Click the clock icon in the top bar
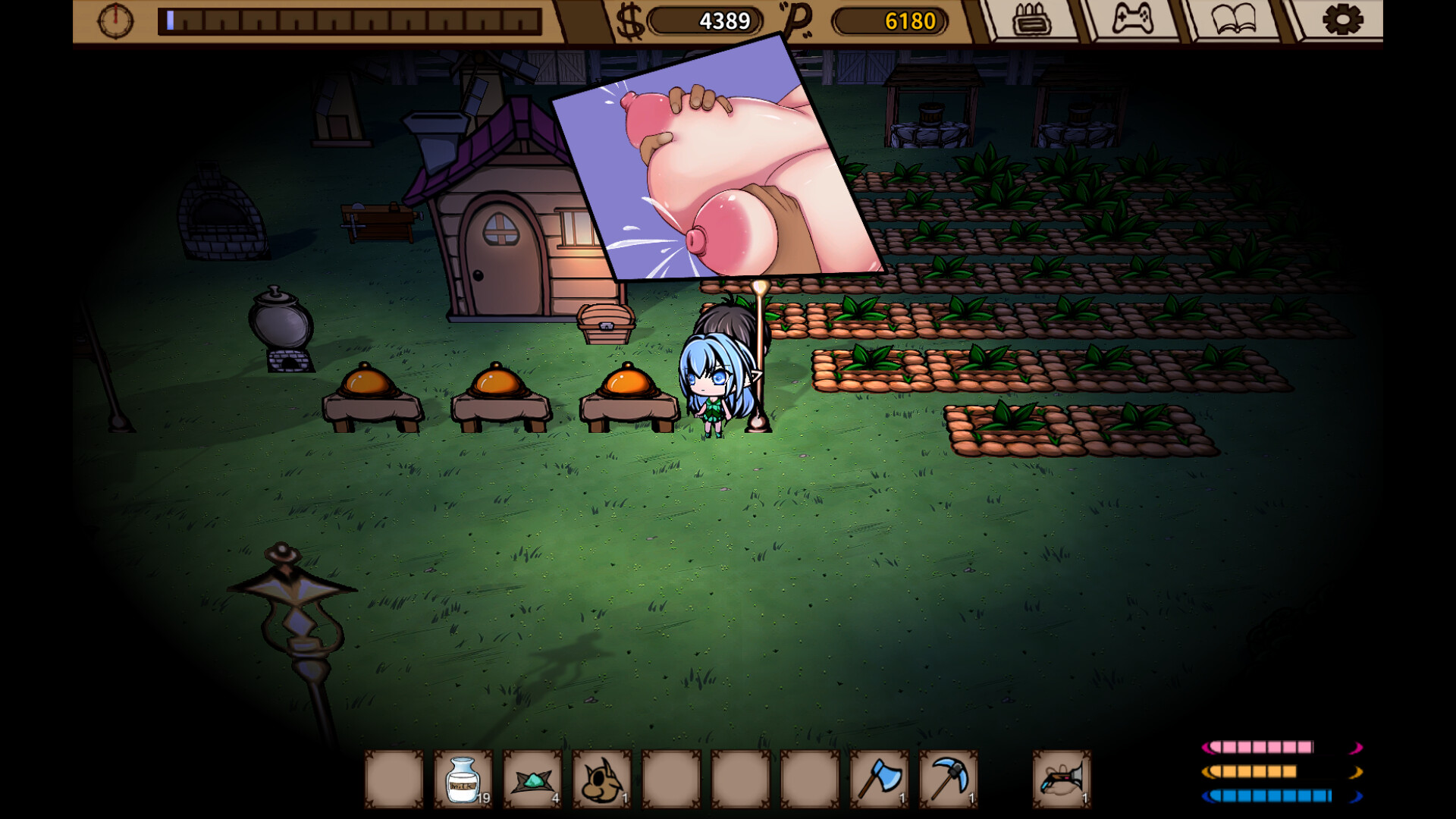The image size is (1456, 819). tap(115, 19)
